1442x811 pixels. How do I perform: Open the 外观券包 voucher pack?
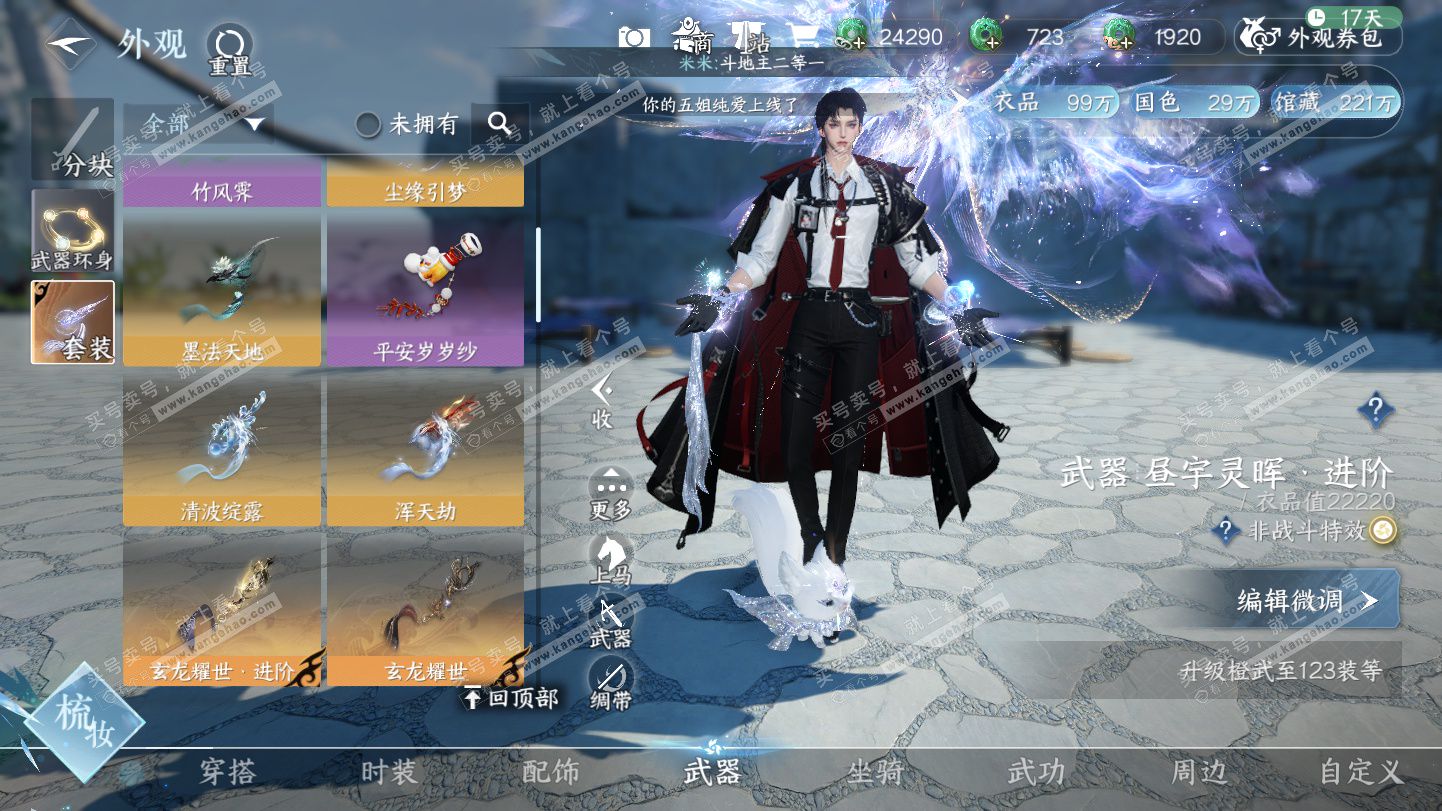1319,38
